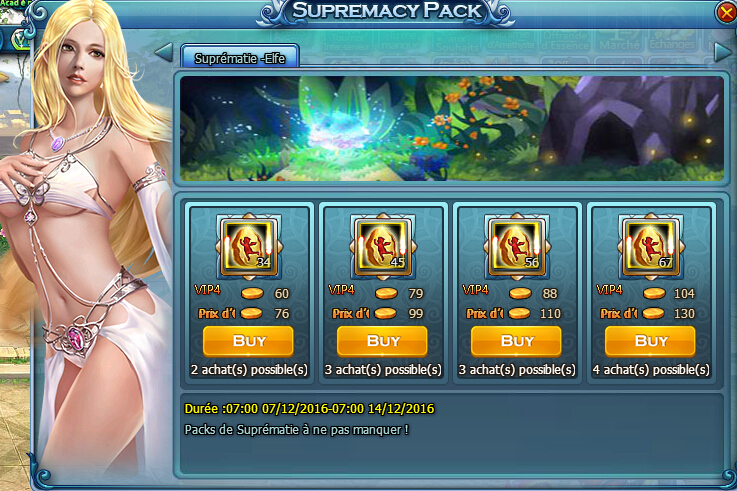Buy the pack priced at 76 gold
The image size is (737, 491).
click(x=248, y=341)
